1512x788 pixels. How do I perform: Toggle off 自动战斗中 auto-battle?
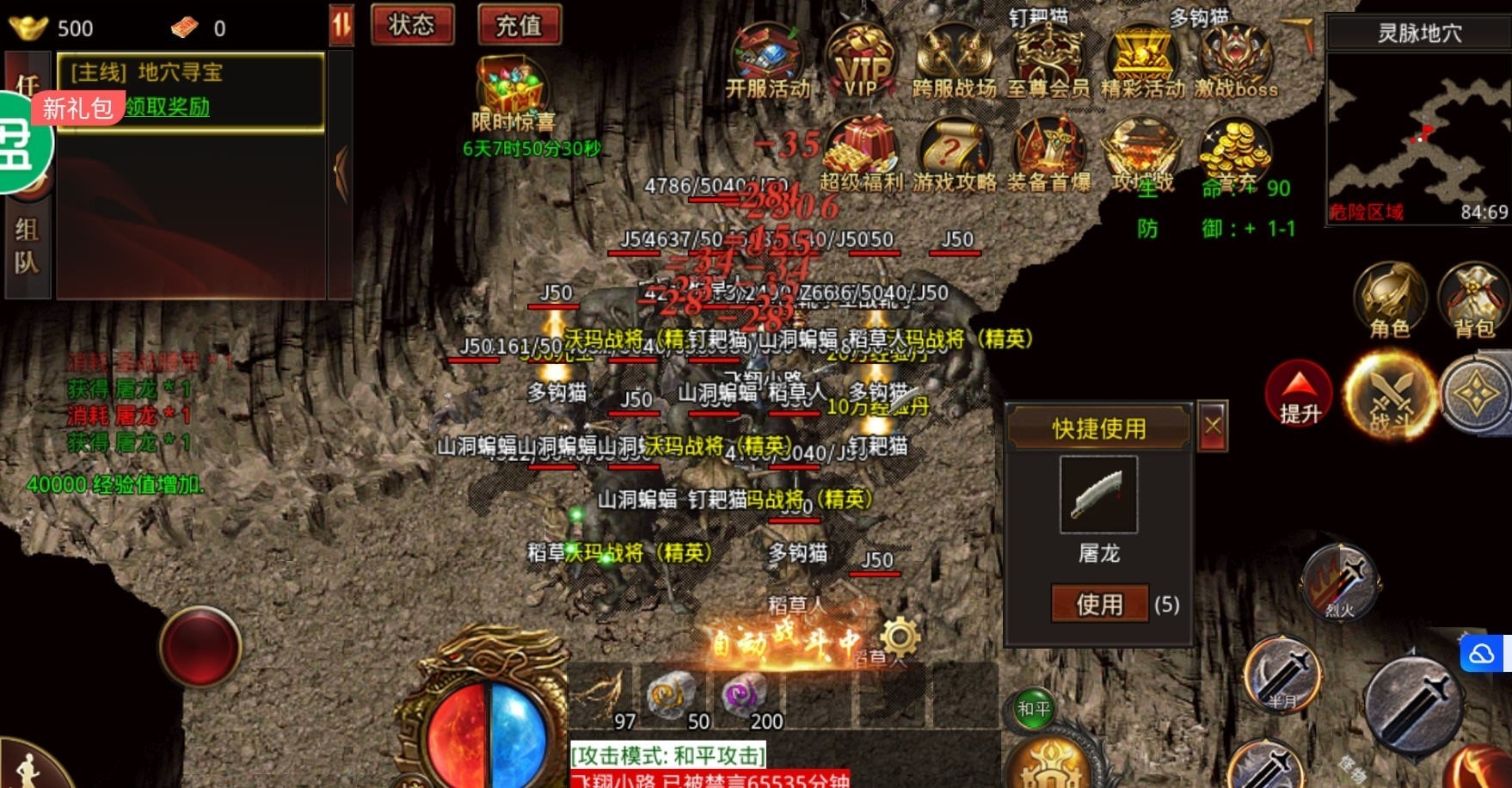point(787,638)
